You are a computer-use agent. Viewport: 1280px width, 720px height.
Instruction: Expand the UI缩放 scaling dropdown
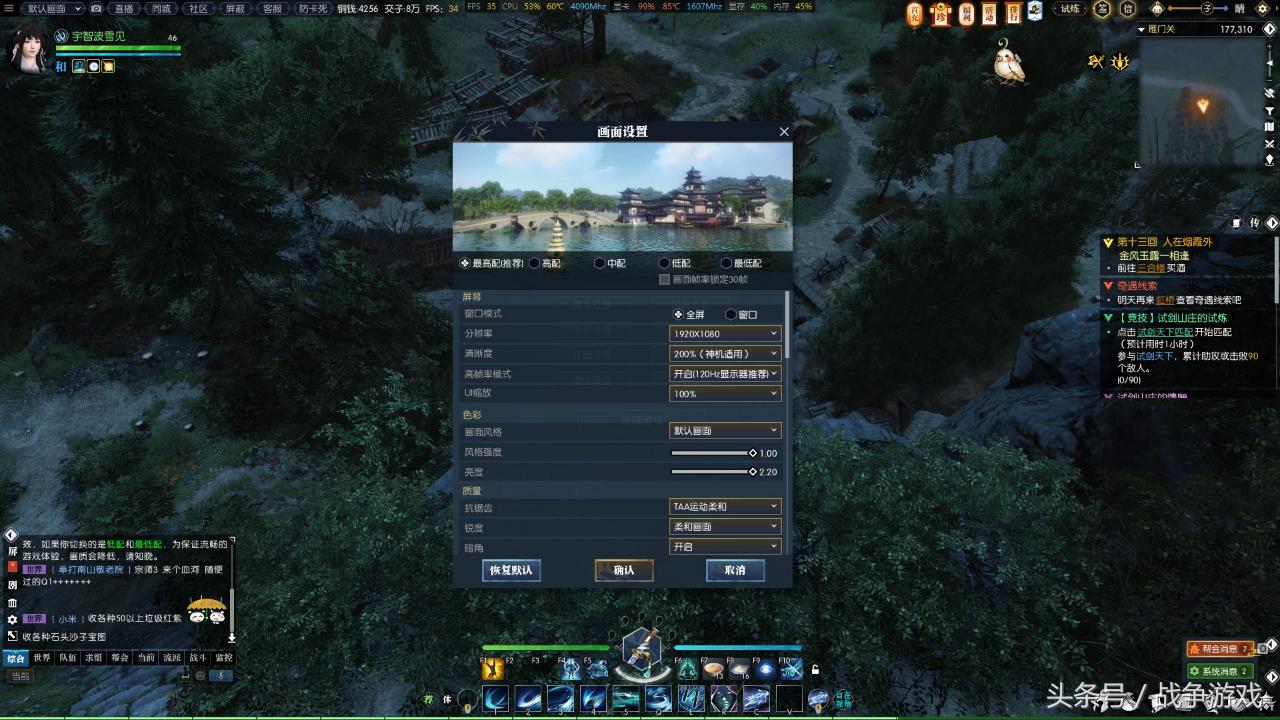tap(724, 393)
